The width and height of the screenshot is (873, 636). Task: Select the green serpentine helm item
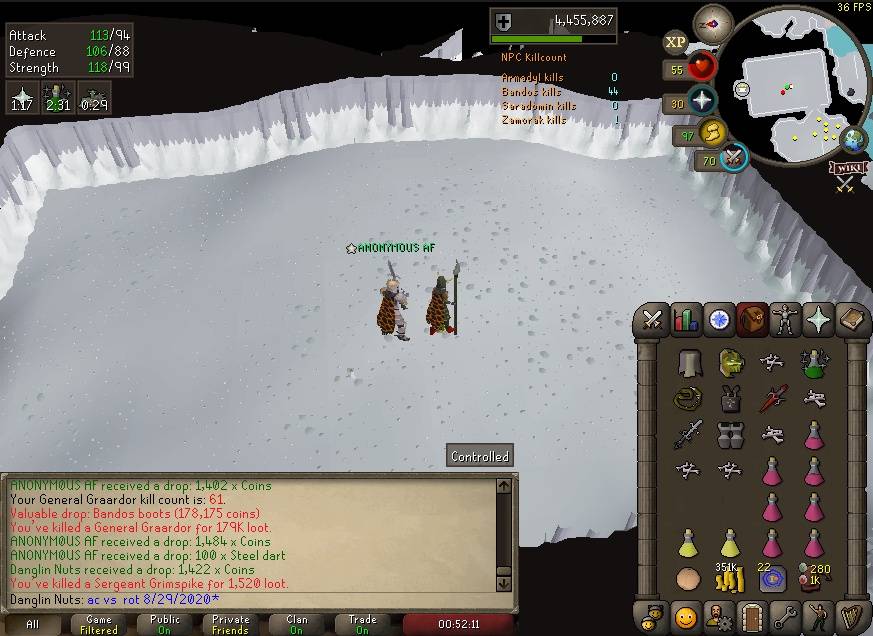pos(730,362)
